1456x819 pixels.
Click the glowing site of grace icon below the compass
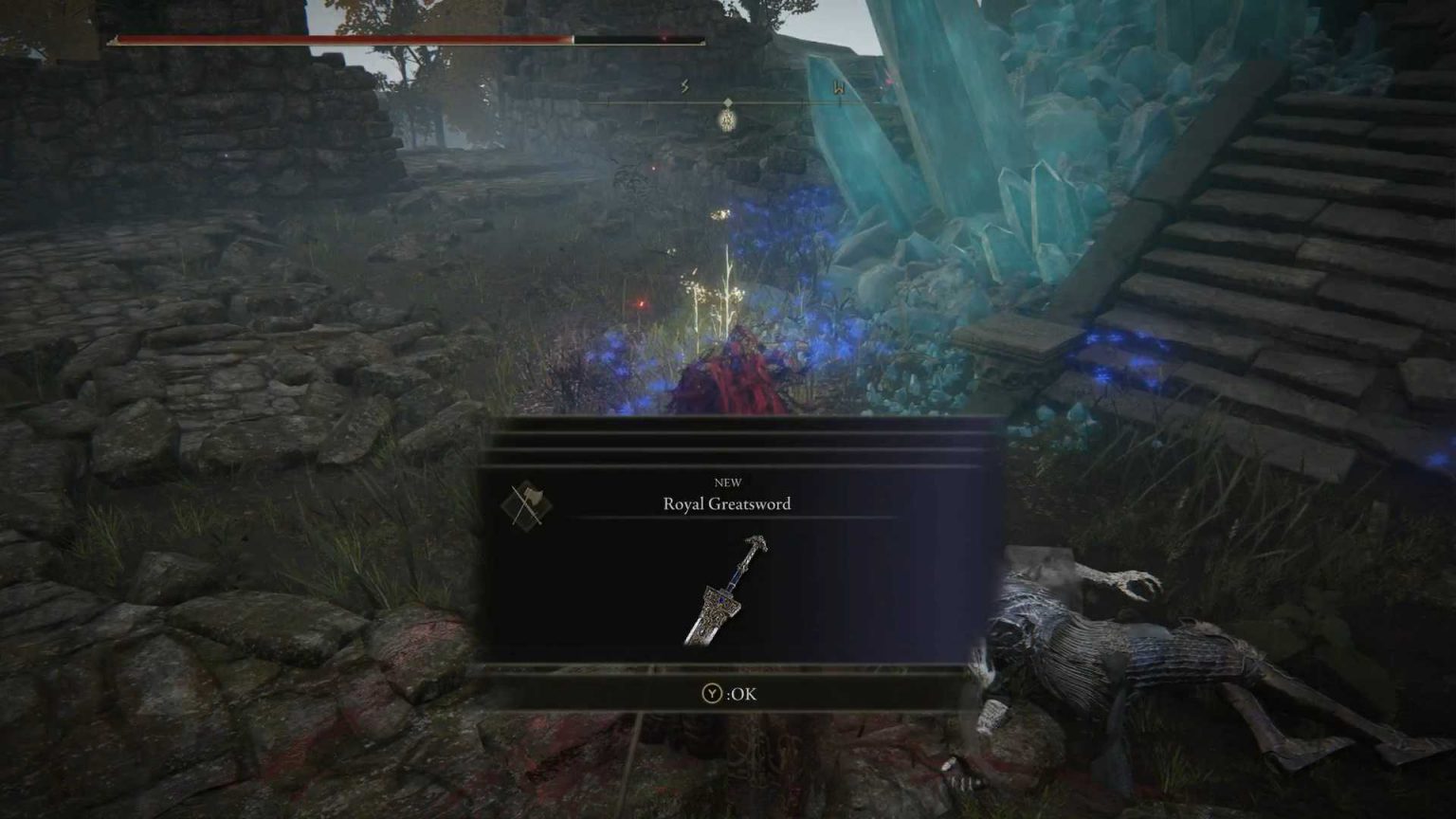click(x=726, y=121)
